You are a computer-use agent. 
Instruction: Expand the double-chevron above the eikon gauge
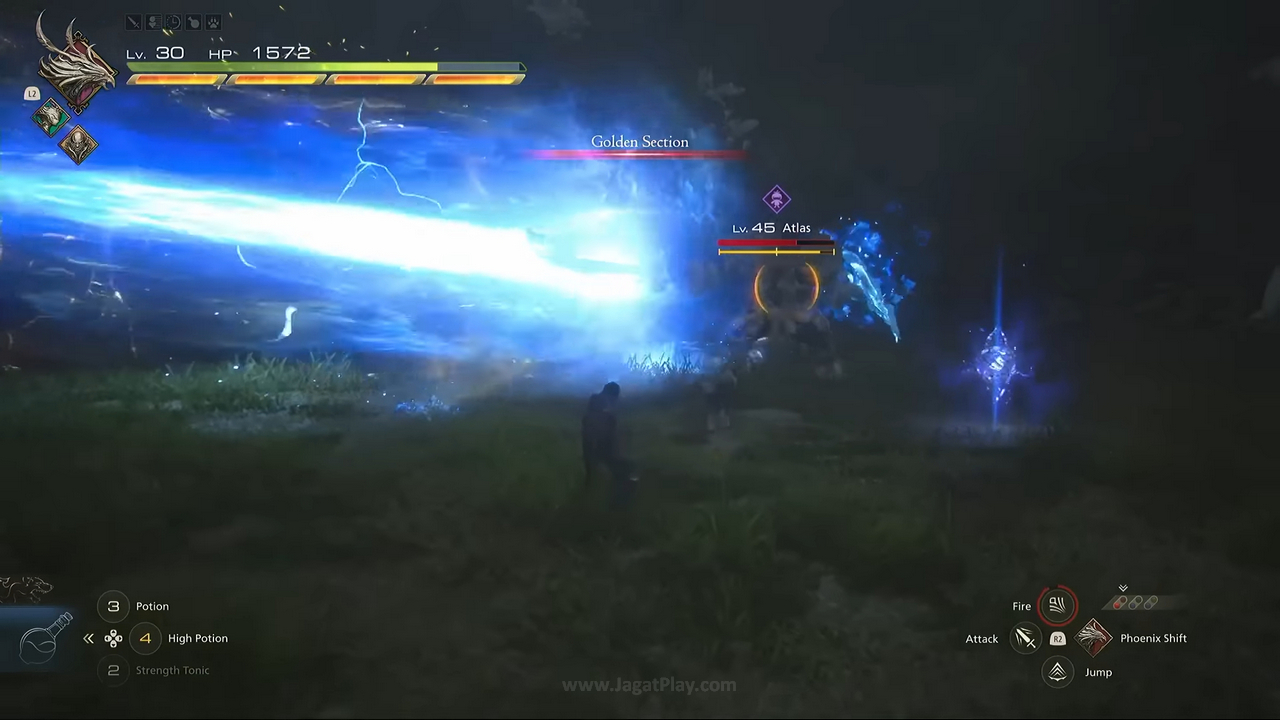(1123, 588)
